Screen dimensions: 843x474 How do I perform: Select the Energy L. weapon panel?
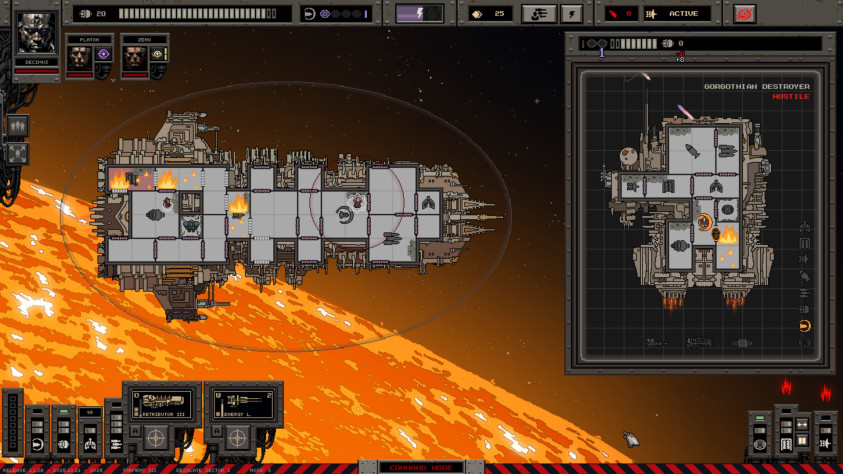[x=243, y=404]
